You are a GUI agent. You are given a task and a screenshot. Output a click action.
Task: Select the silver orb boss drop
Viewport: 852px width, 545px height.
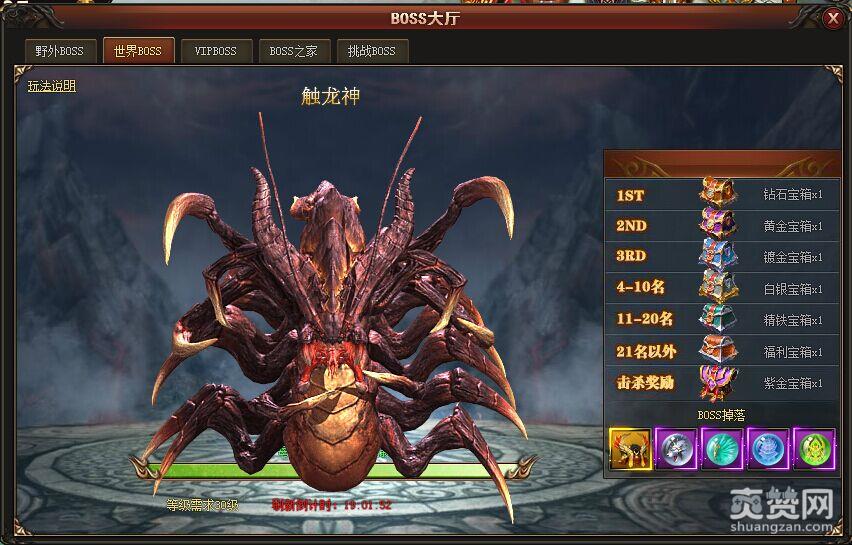[x=675, y=448]
